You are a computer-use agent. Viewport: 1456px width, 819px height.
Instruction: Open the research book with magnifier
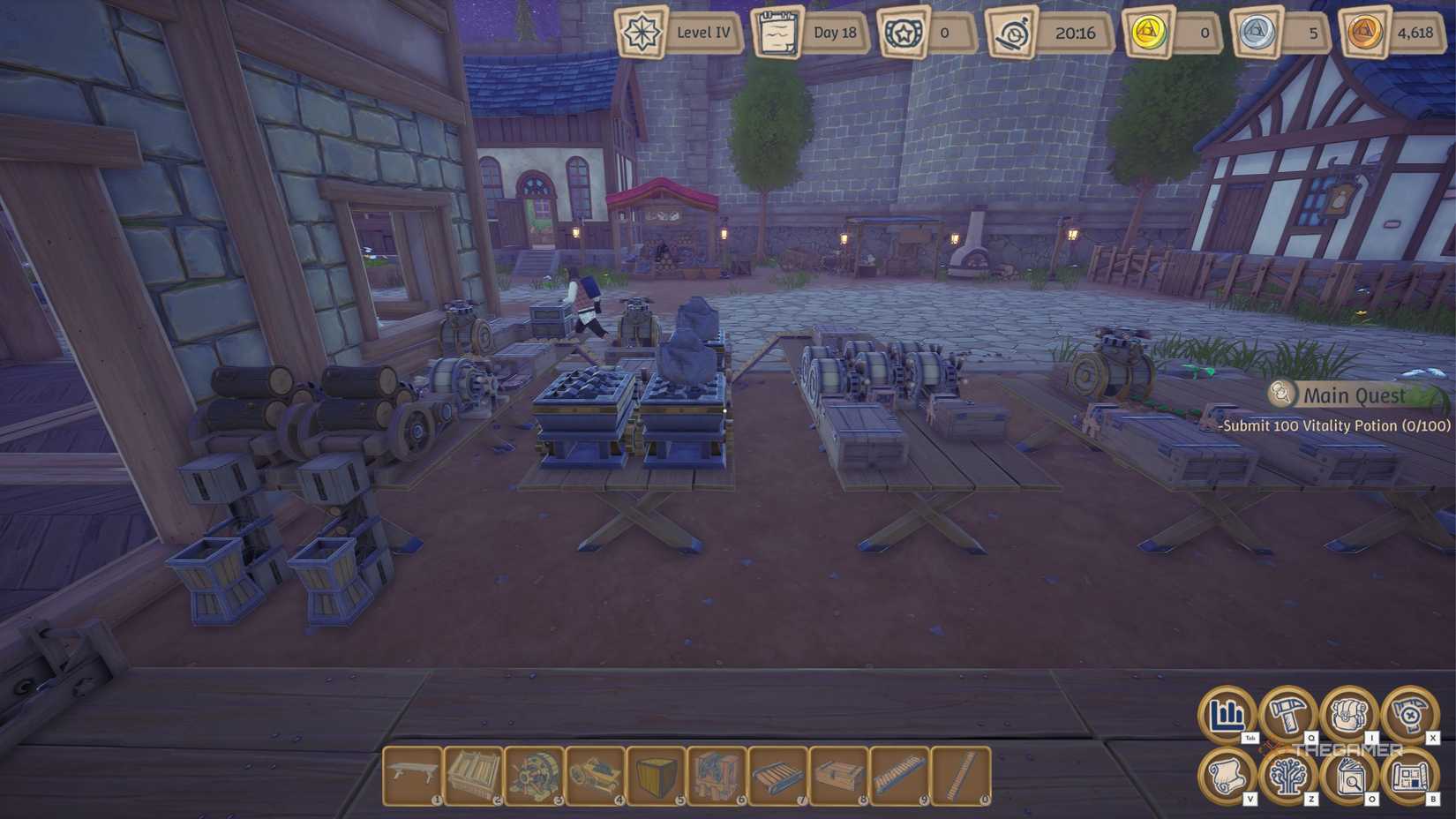pyautogui.click(x=1344, y=774)
